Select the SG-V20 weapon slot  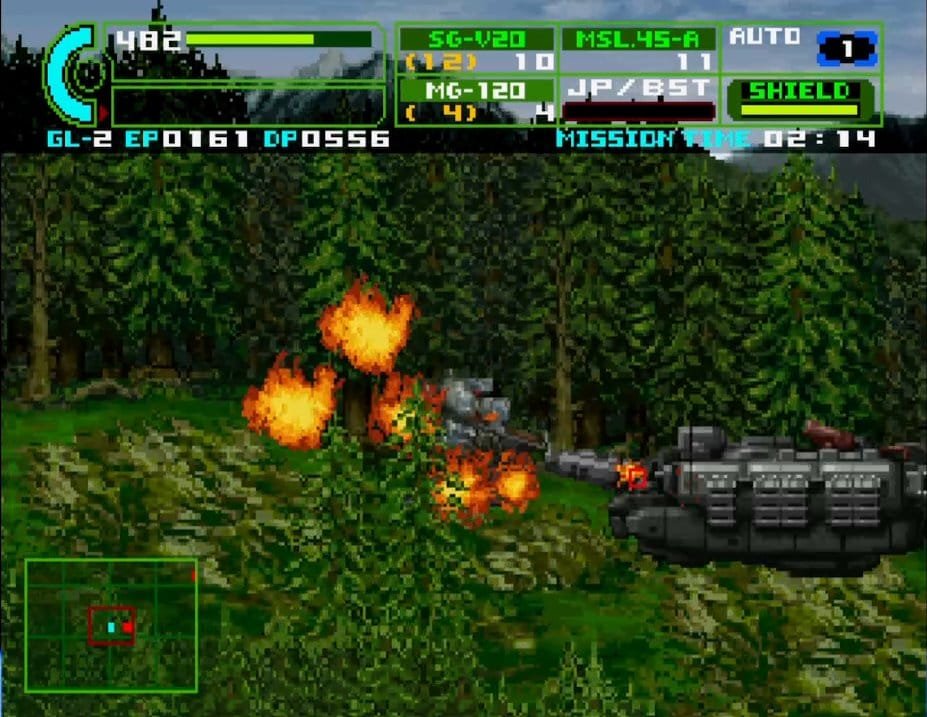pos(477,49)
